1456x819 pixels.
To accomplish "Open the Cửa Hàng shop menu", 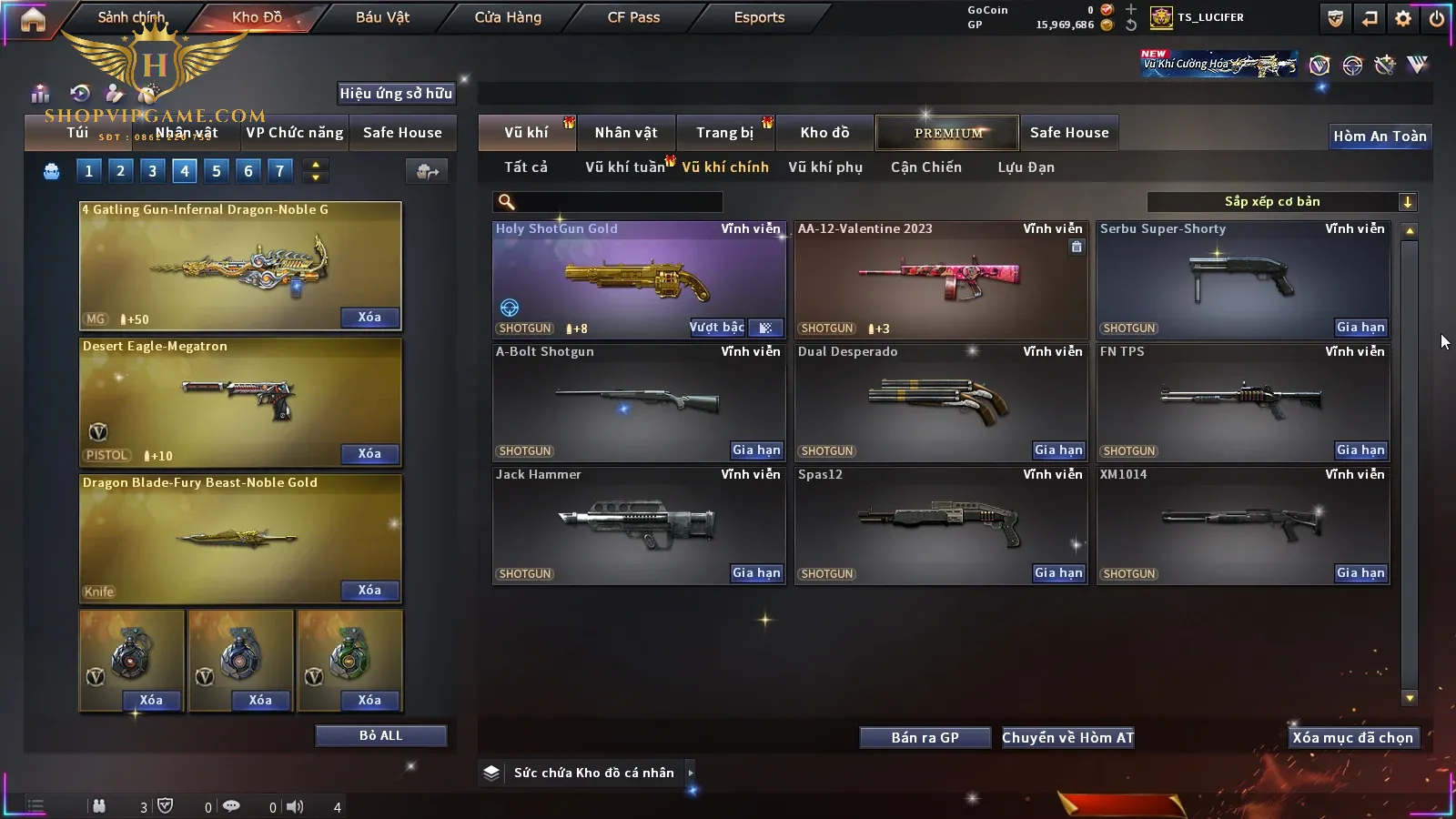I will pos(508,17).
